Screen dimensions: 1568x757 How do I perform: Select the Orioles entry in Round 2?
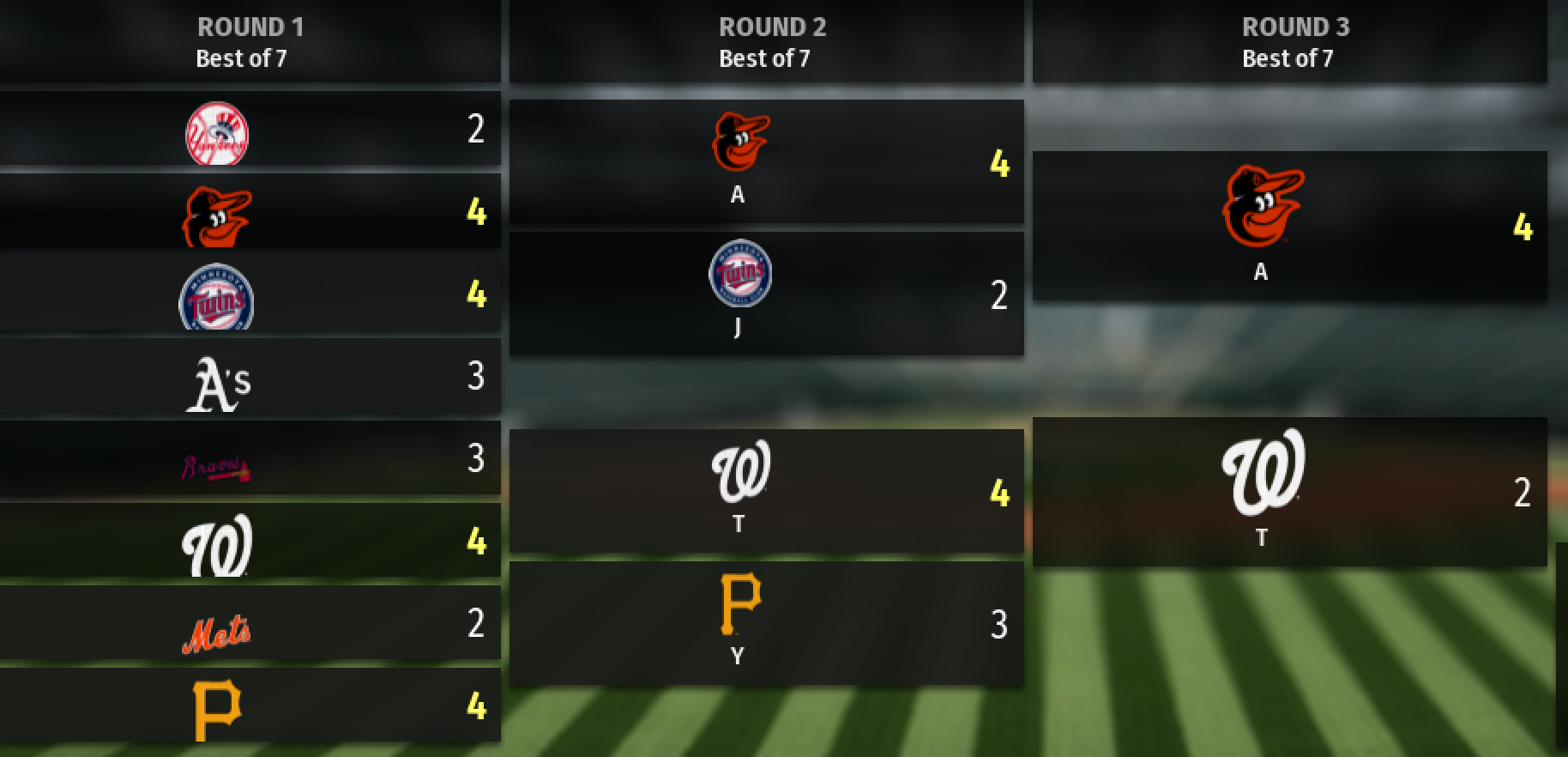click(x=765, y=162)
